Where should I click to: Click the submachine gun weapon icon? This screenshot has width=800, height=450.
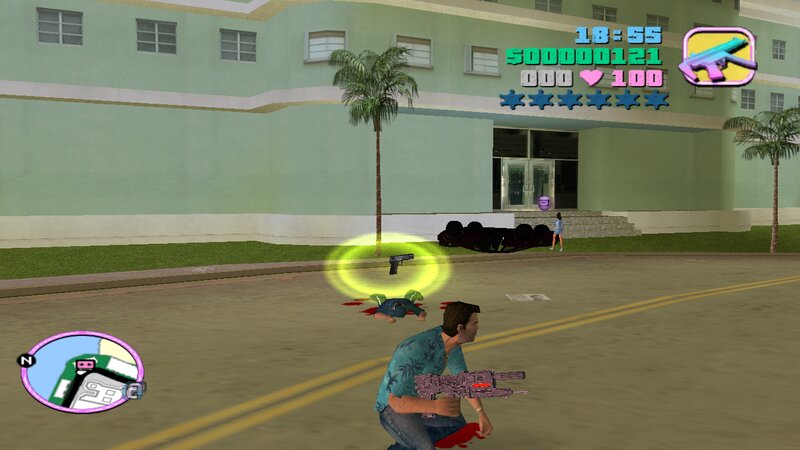click(x=718, y=56)
